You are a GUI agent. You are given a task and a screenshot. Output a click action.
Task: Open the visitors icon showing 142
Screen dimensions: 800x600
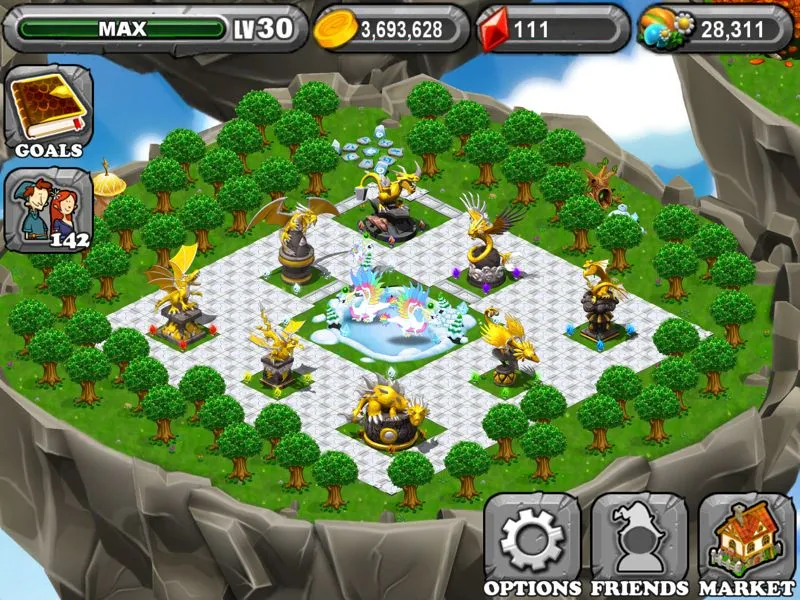49,209
